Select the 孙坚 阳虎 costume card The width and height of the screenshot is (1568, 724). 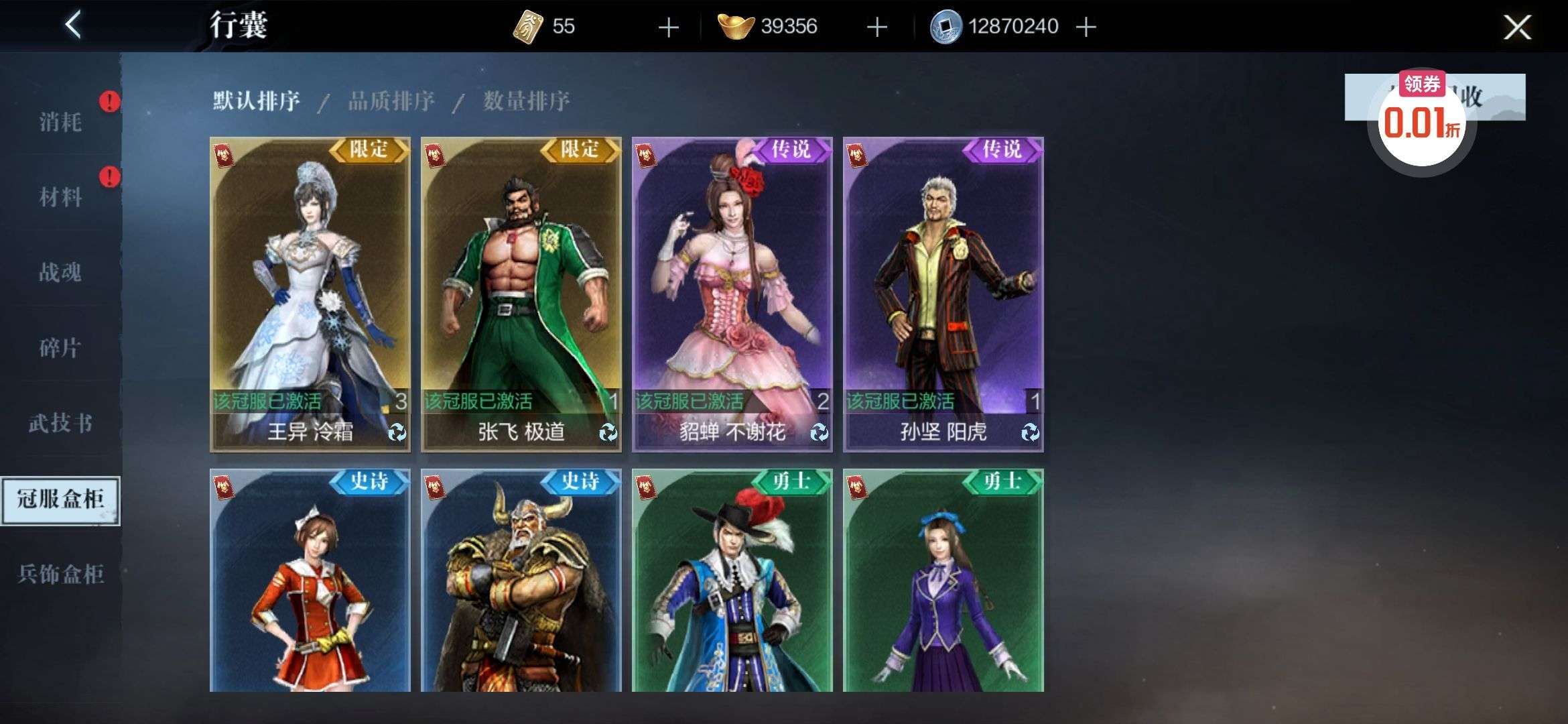click(943, 294)
